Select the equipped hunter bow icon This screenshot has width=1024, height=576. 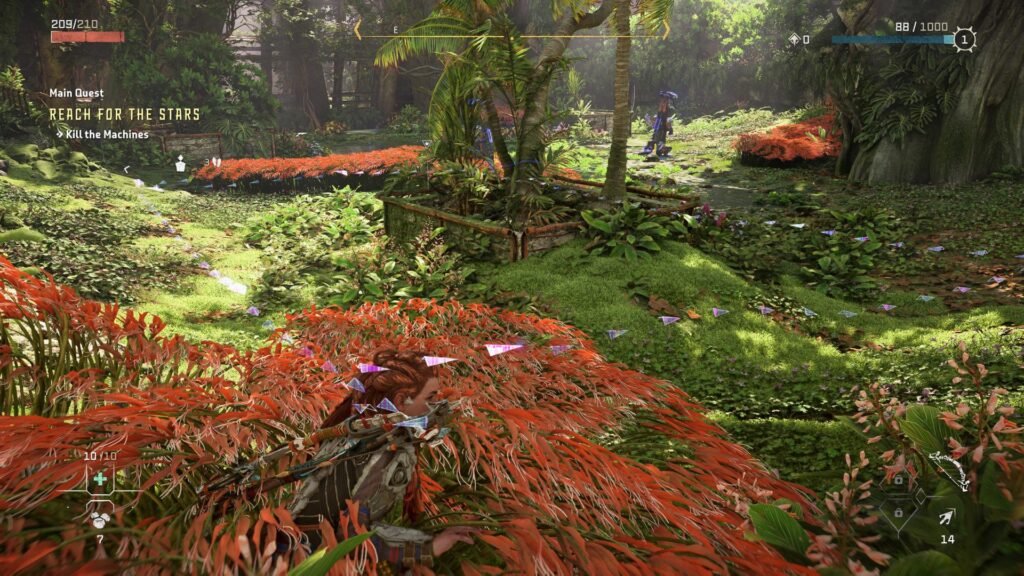[x=948, y=470]
